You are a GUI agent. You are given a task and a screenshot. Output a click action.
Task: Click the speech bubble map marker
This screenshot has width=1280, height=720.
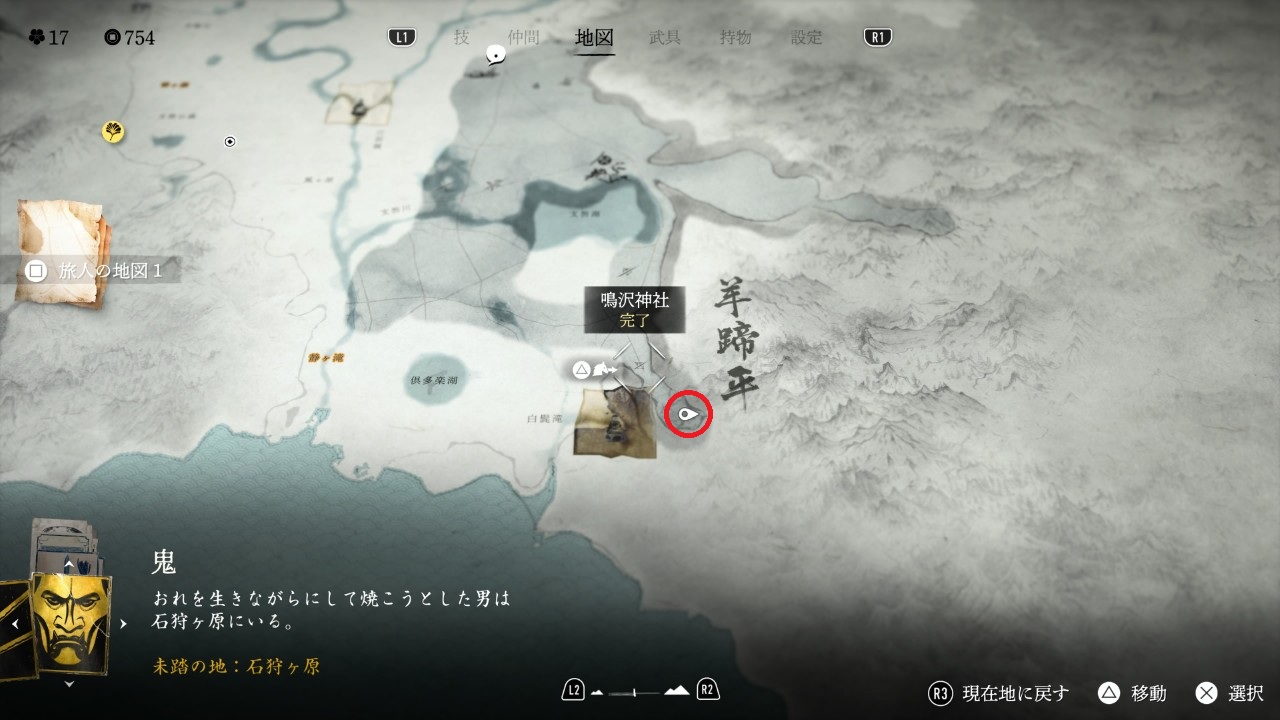point(495,56)
